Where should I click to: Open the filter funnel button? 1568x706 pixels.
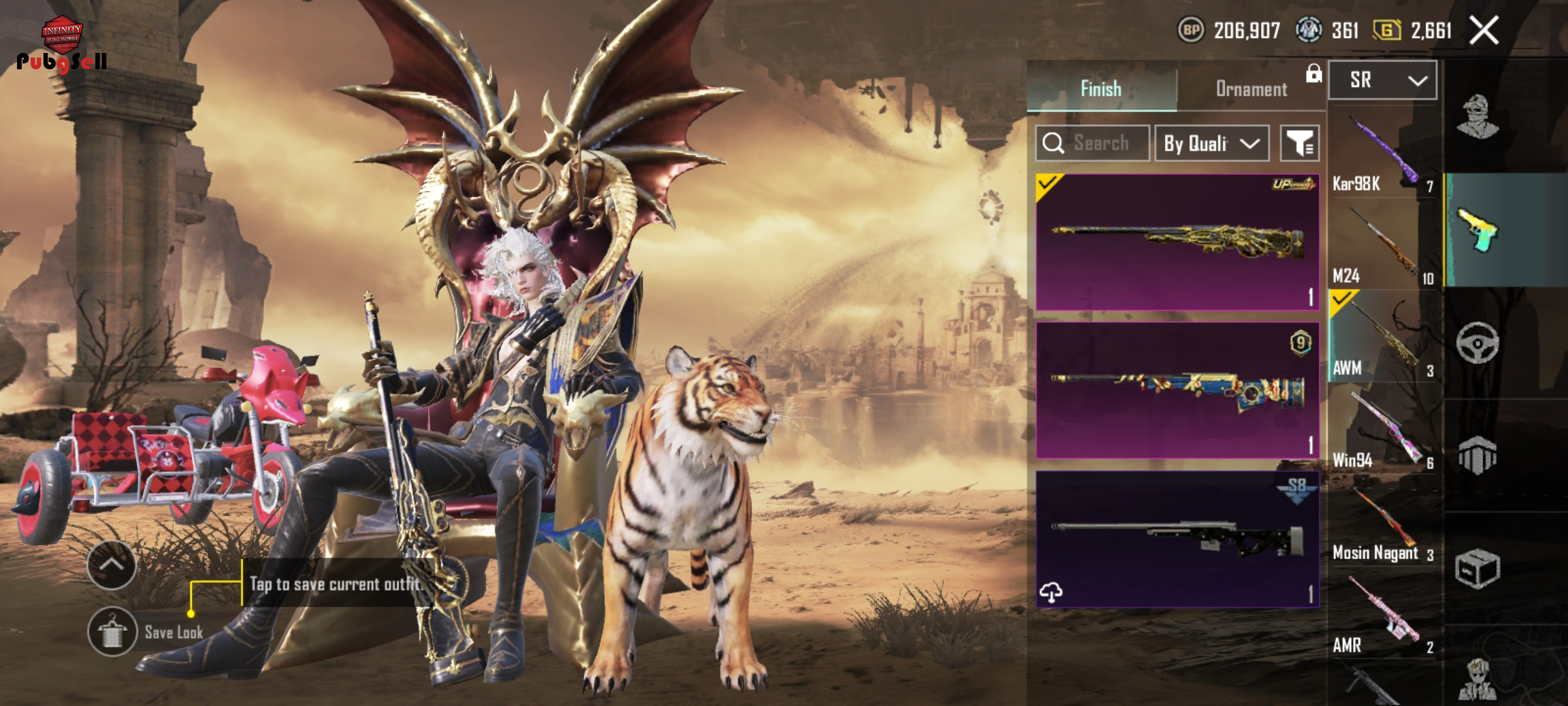click(x=1299, y=143)
